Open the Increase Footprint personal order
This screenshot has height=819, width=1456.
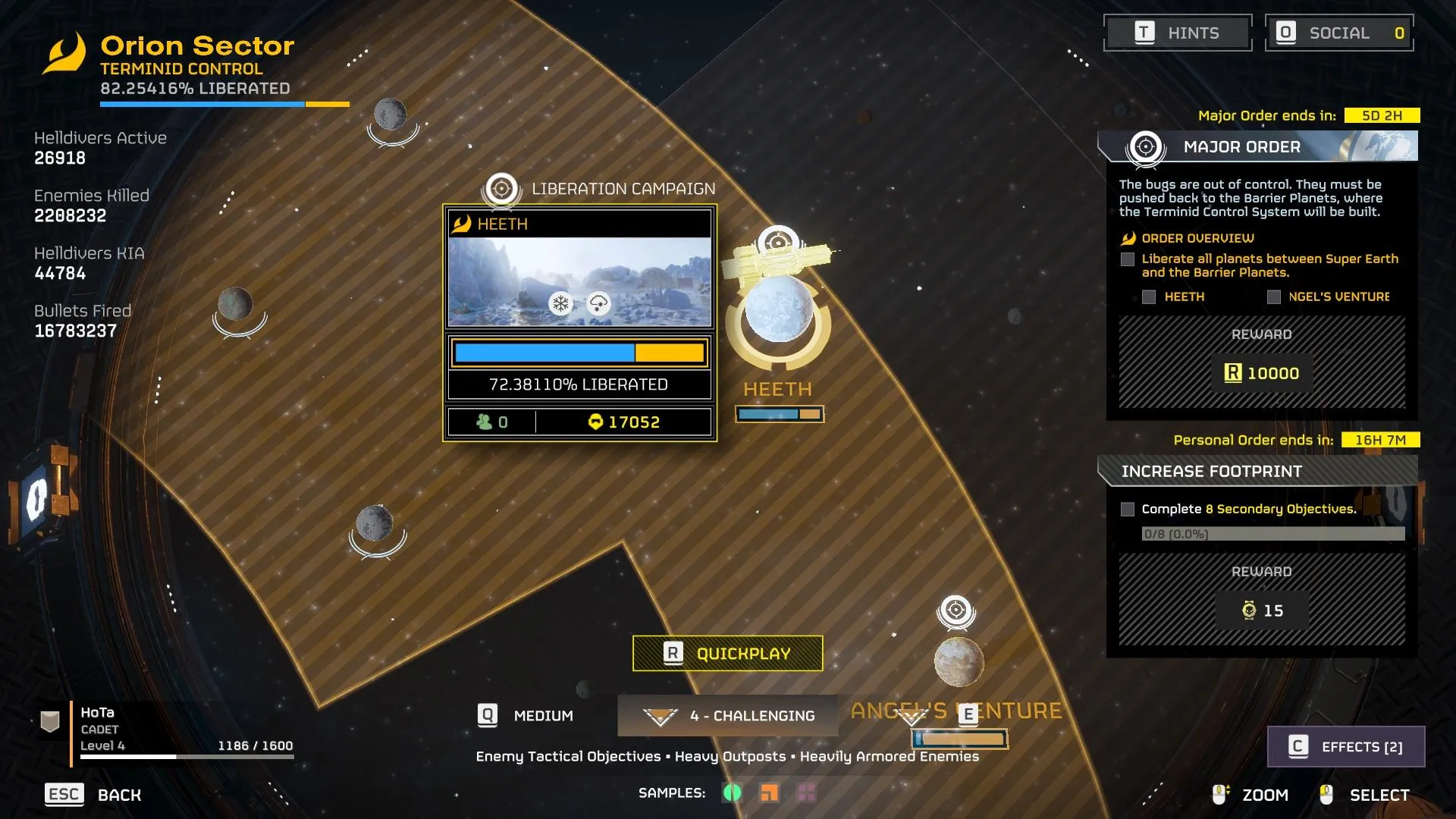[1257, 471]
